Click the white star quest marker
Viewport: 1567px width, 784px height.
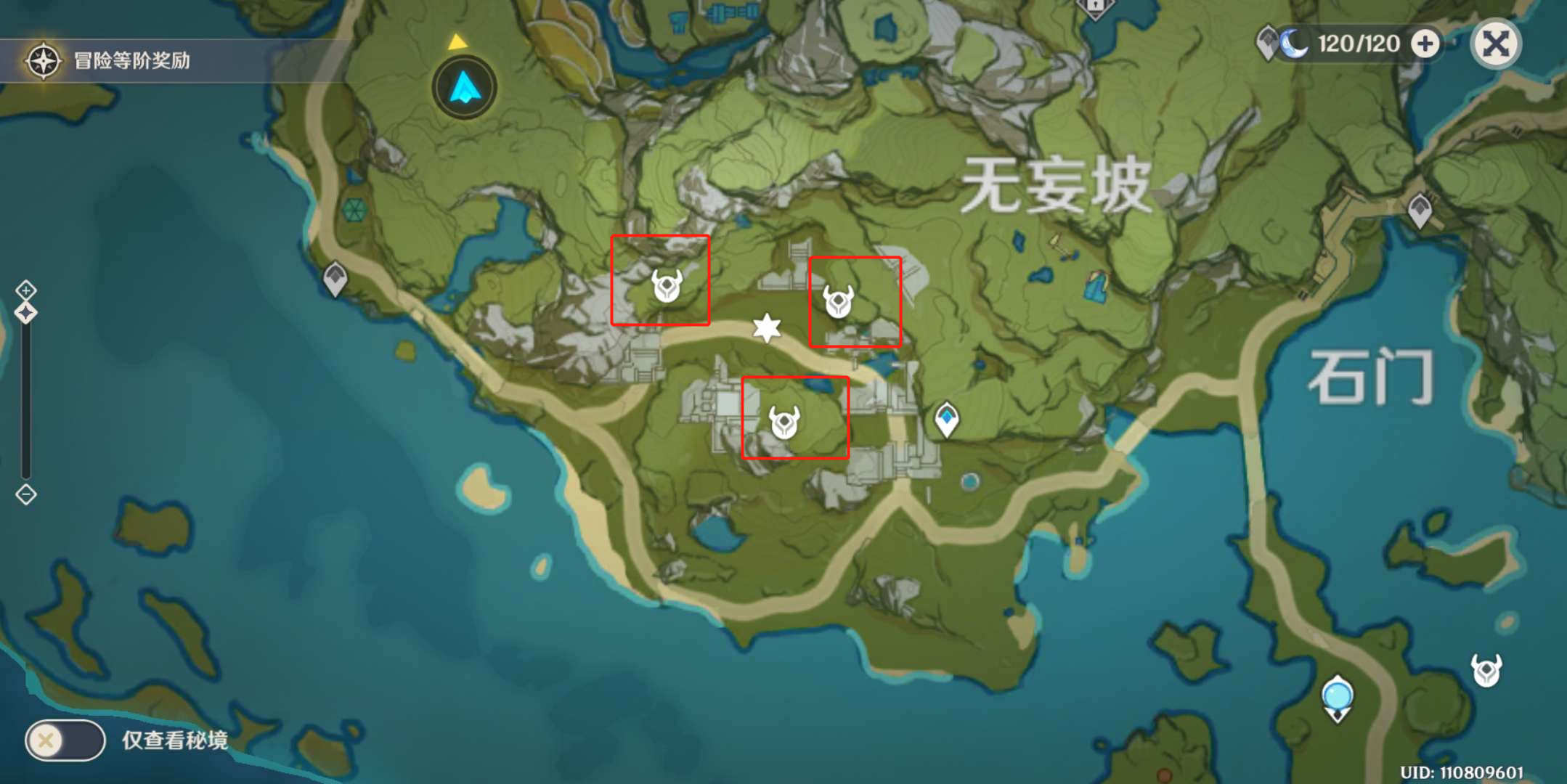767,328
